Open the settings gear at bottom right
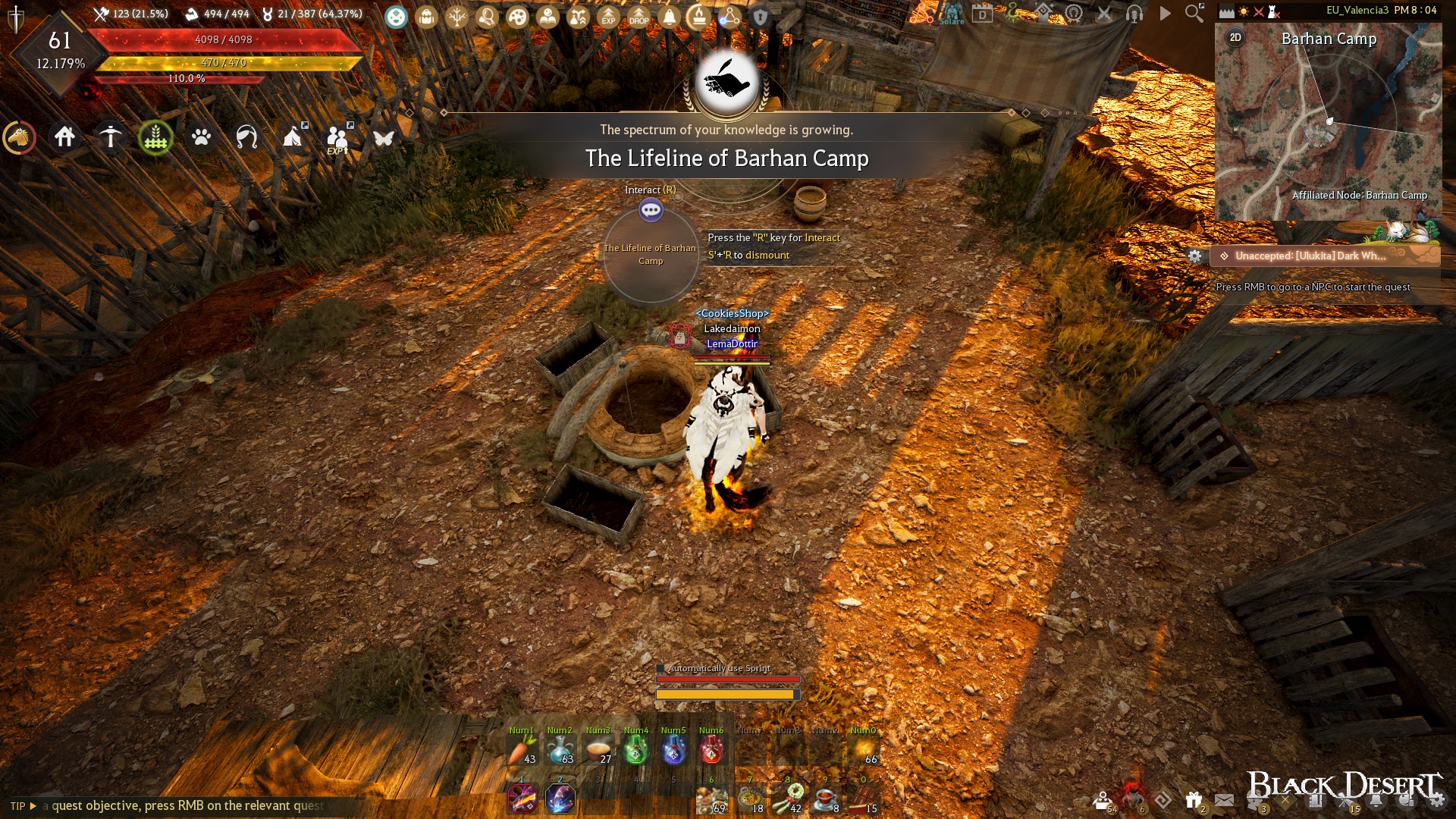Screen dimensions: 1456x819 coord(1438,799)
